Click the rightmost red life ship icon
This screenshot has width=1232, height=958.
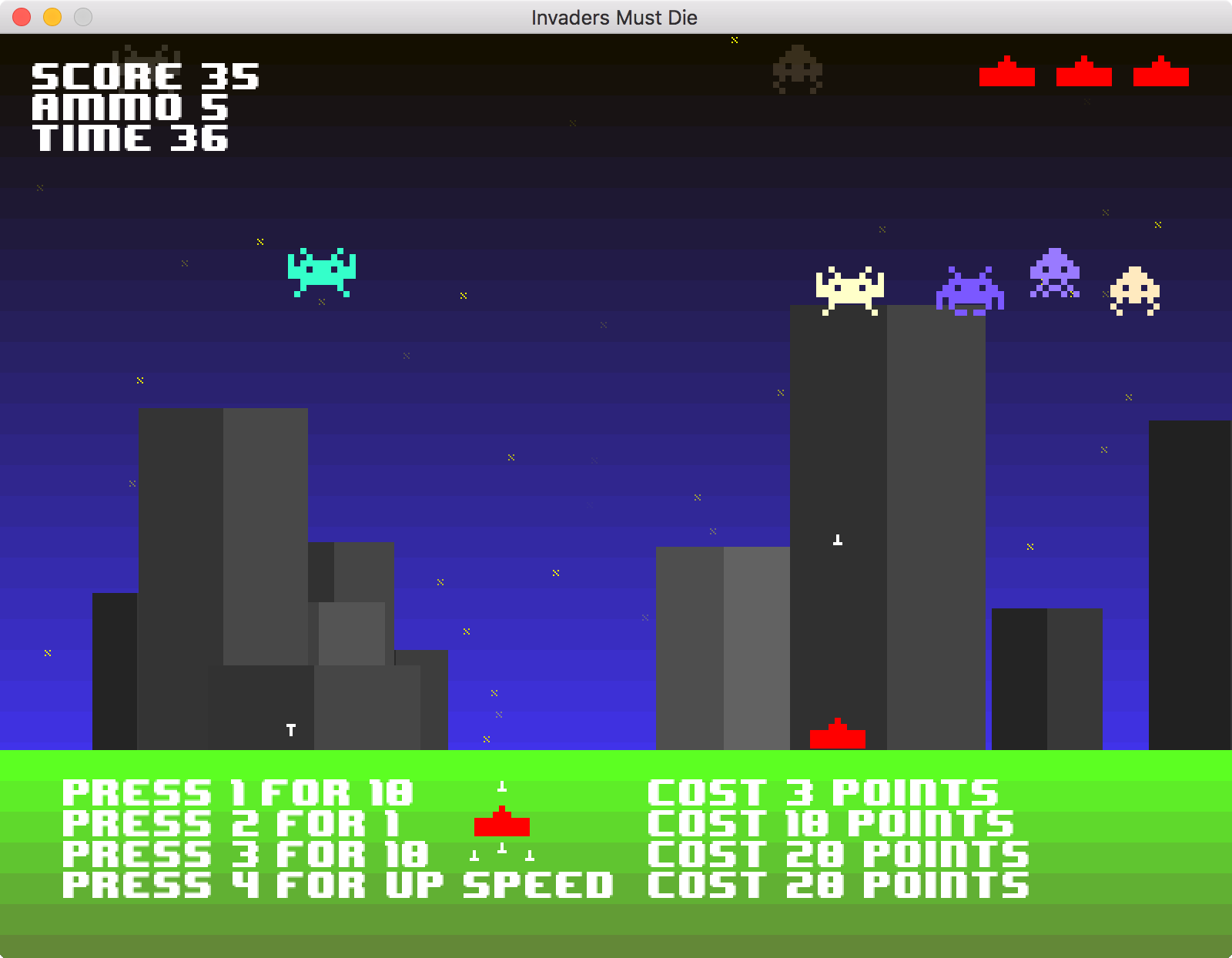1161,73
